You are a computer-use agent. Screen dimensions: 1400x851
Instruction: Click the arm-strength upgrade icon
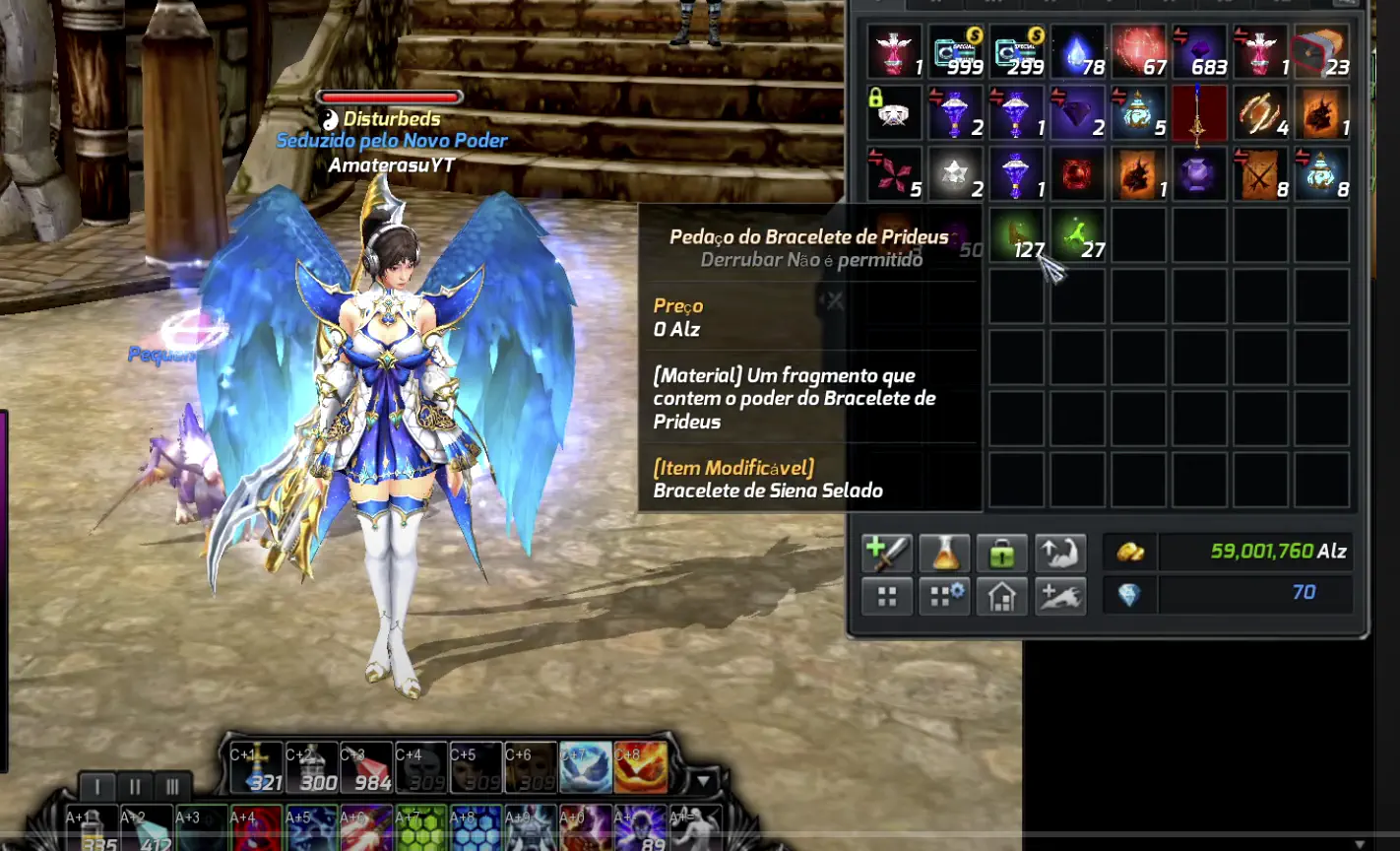(x=1060, y=553)
